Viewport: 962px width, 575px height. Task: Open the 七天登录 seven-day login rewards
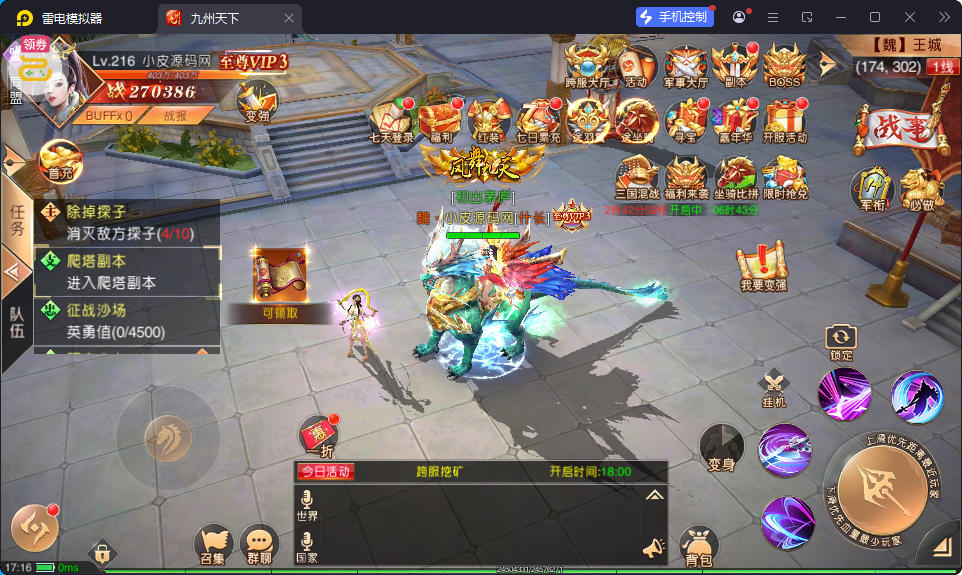tap(391, 121)
